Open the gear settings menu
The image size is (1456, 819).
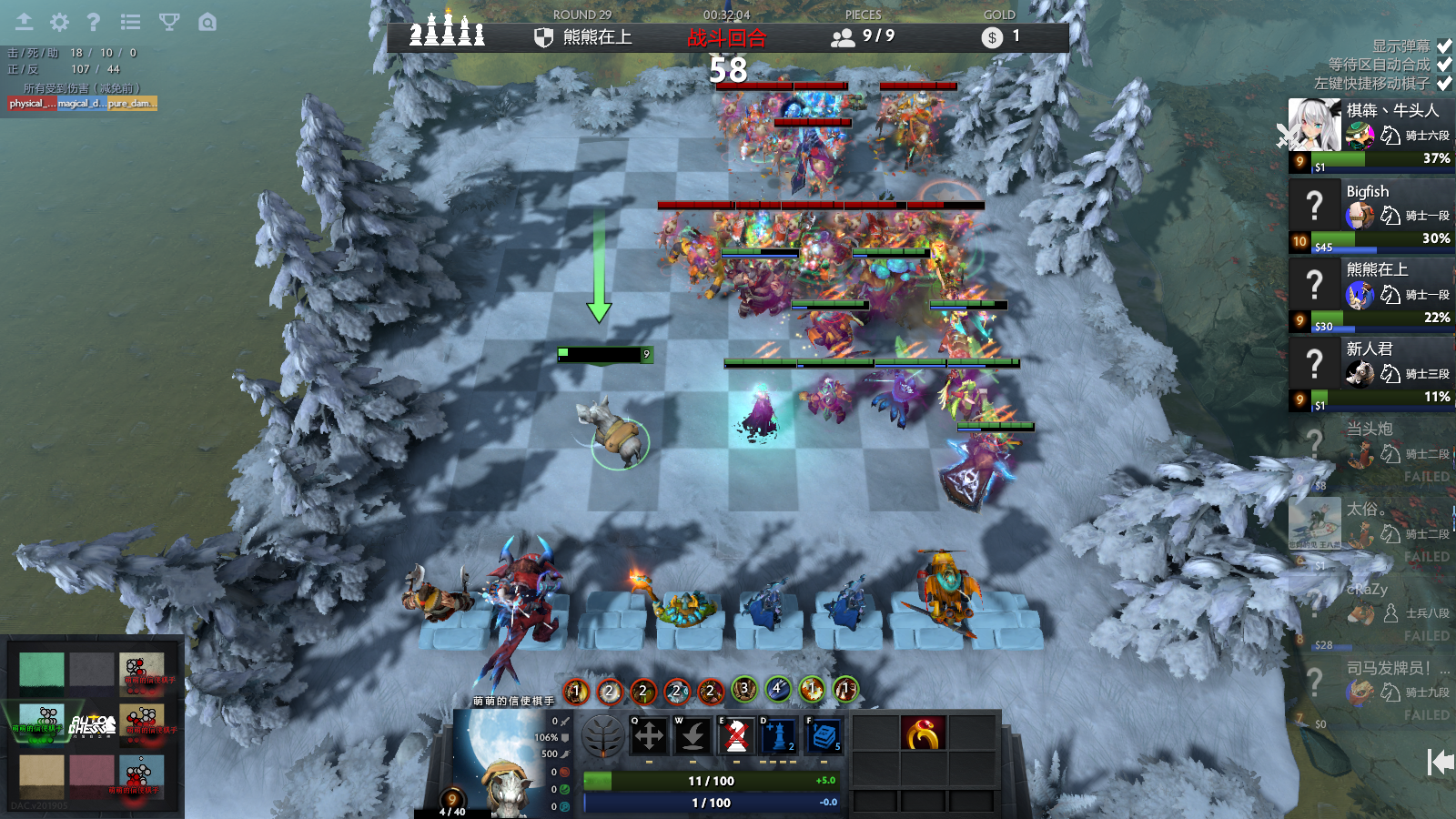coord(59,22)
